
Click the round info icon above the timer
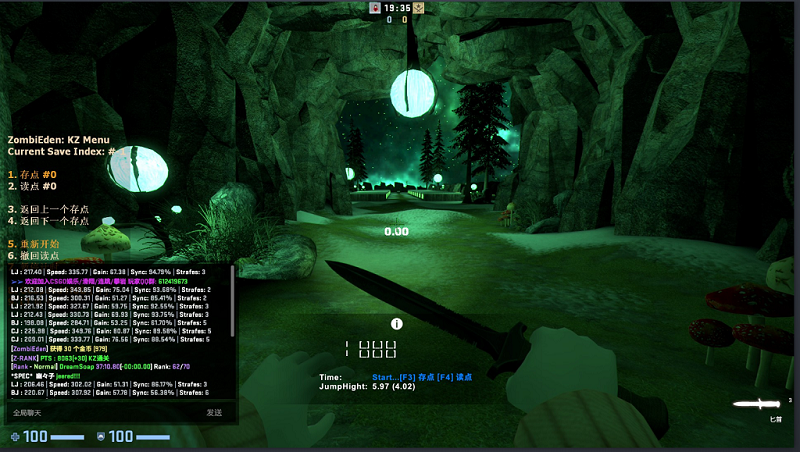pyautogui.click(x=397, y=324)
